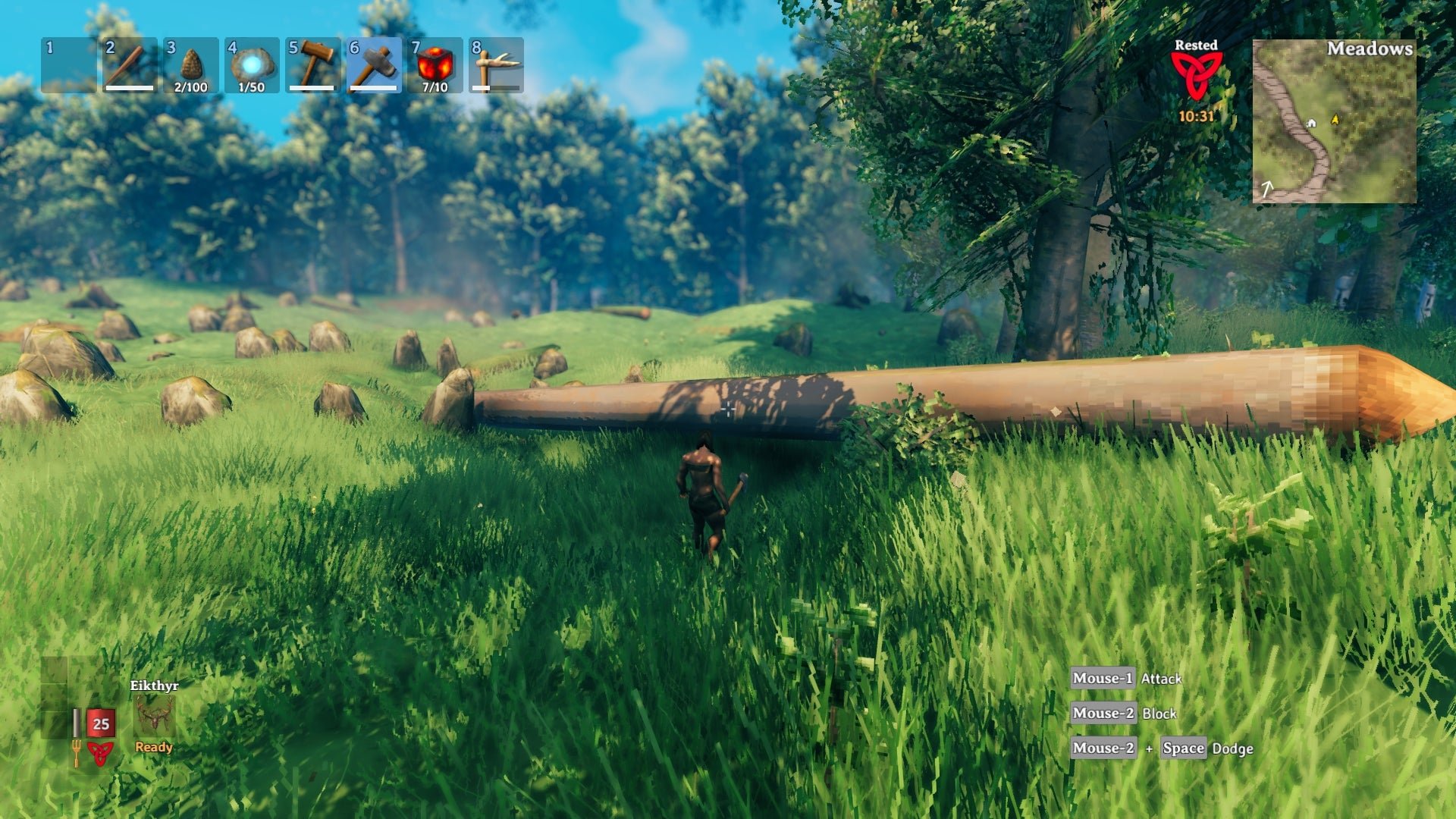Activate the Eikthyr forsaken power icon
The width and height of the screenshot is (1456, 819).
154,716
